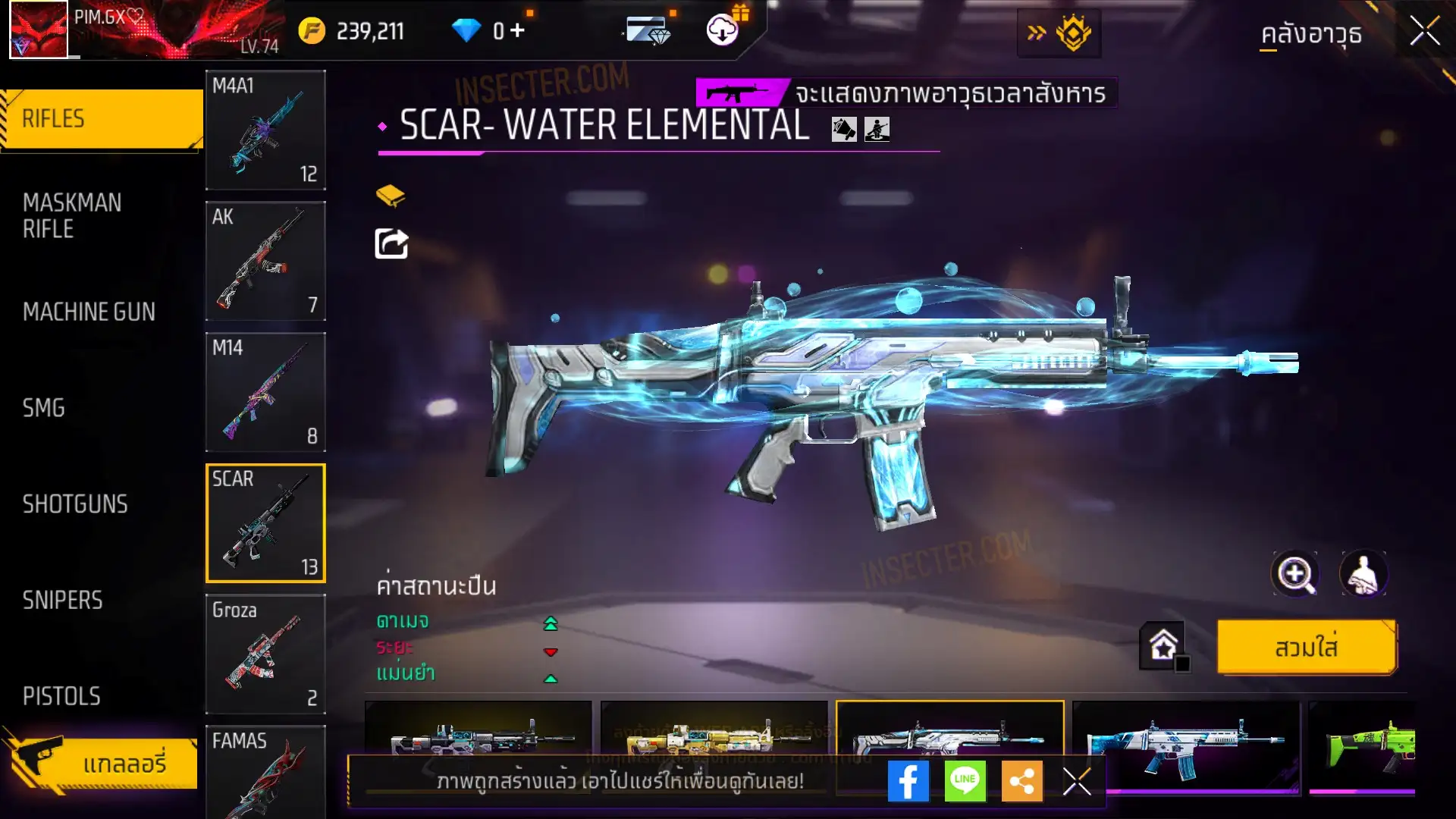Click the yellow equip button
The image size is (1456, 819).
point(1306,647)
